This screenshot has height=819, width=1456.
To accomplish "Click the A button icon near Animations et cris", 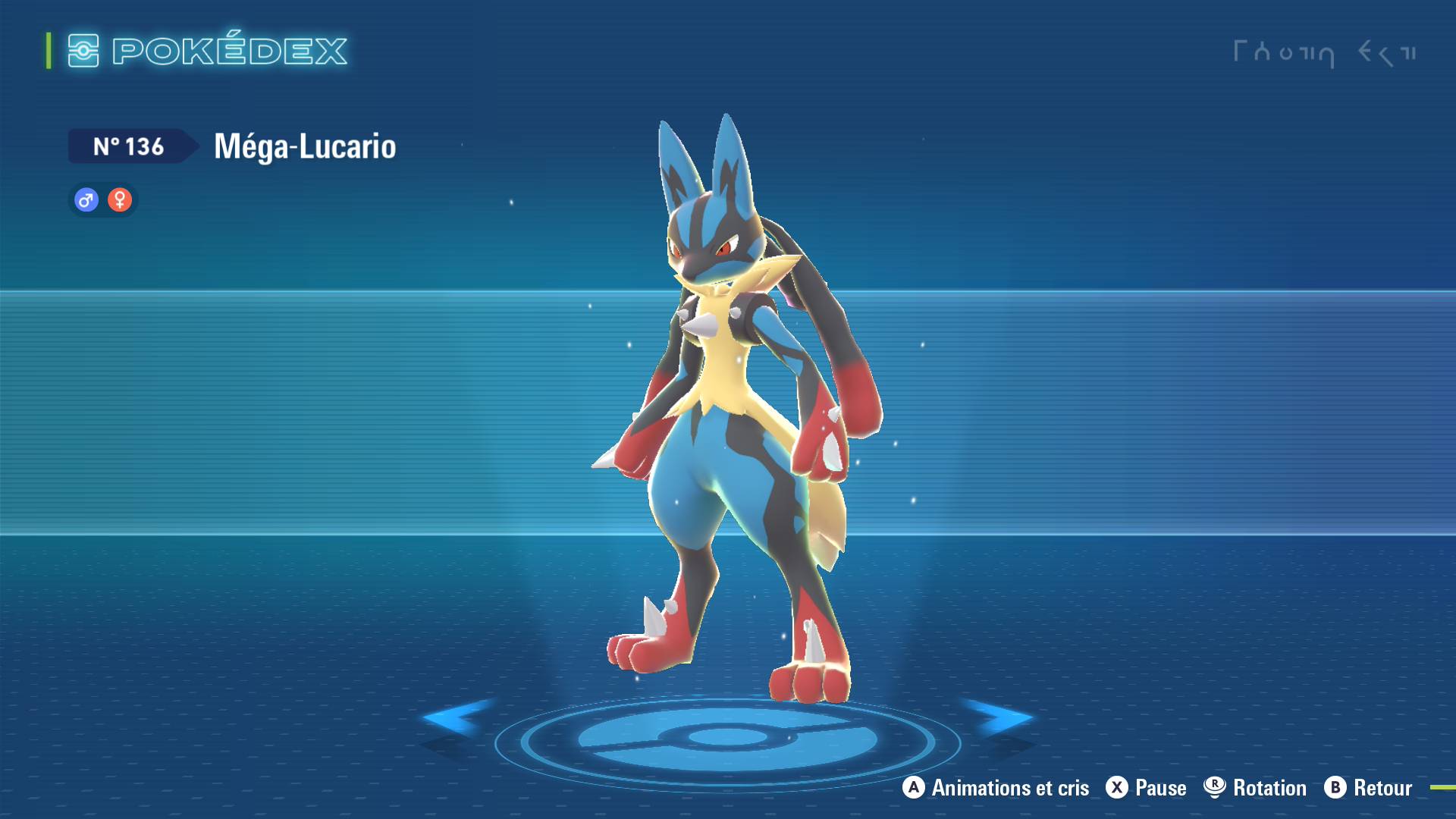I will pos(914,788).
